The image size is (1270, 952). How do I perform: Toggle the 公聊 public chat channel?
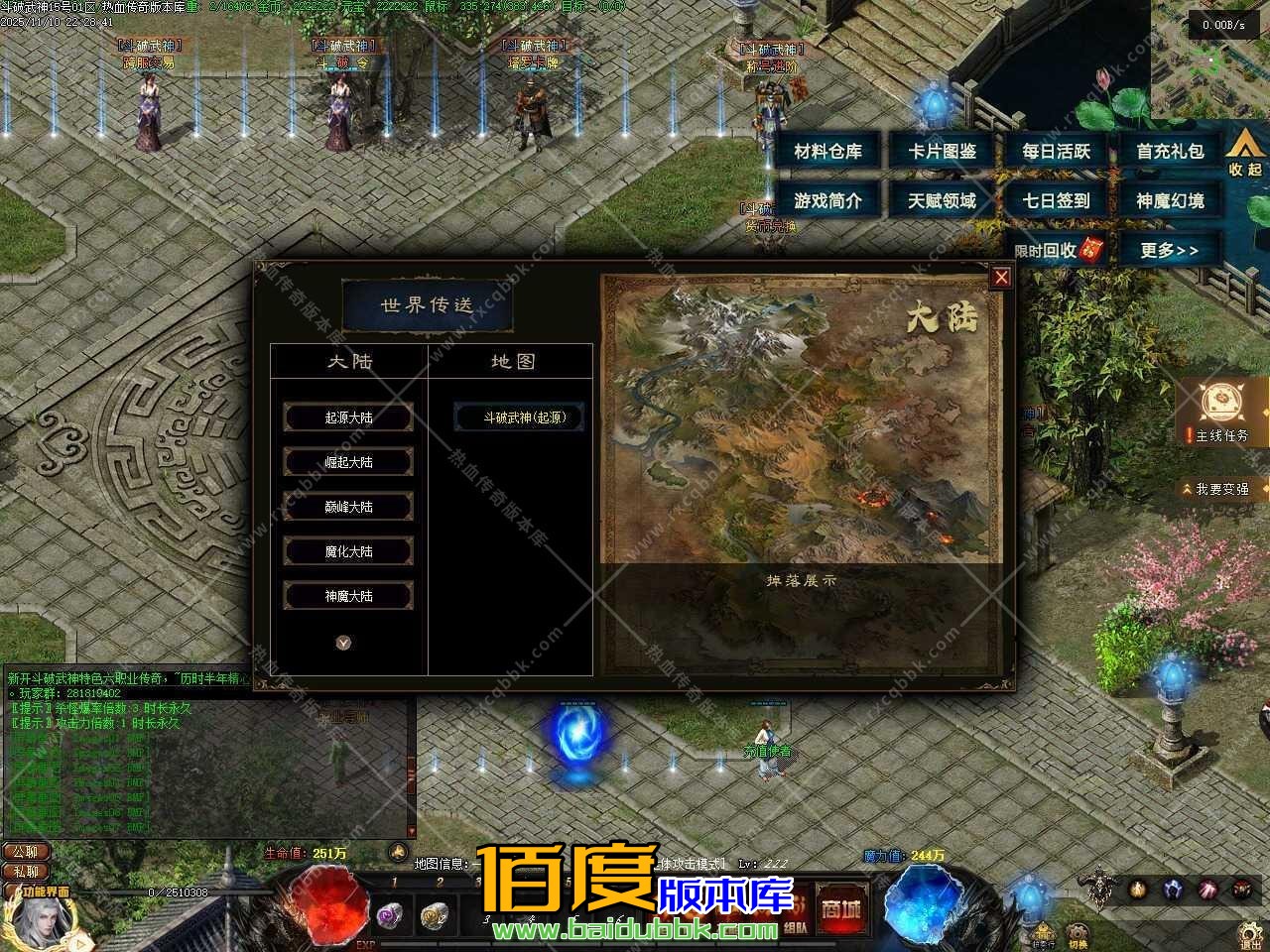pyautogui.click(x=27, y=851)
